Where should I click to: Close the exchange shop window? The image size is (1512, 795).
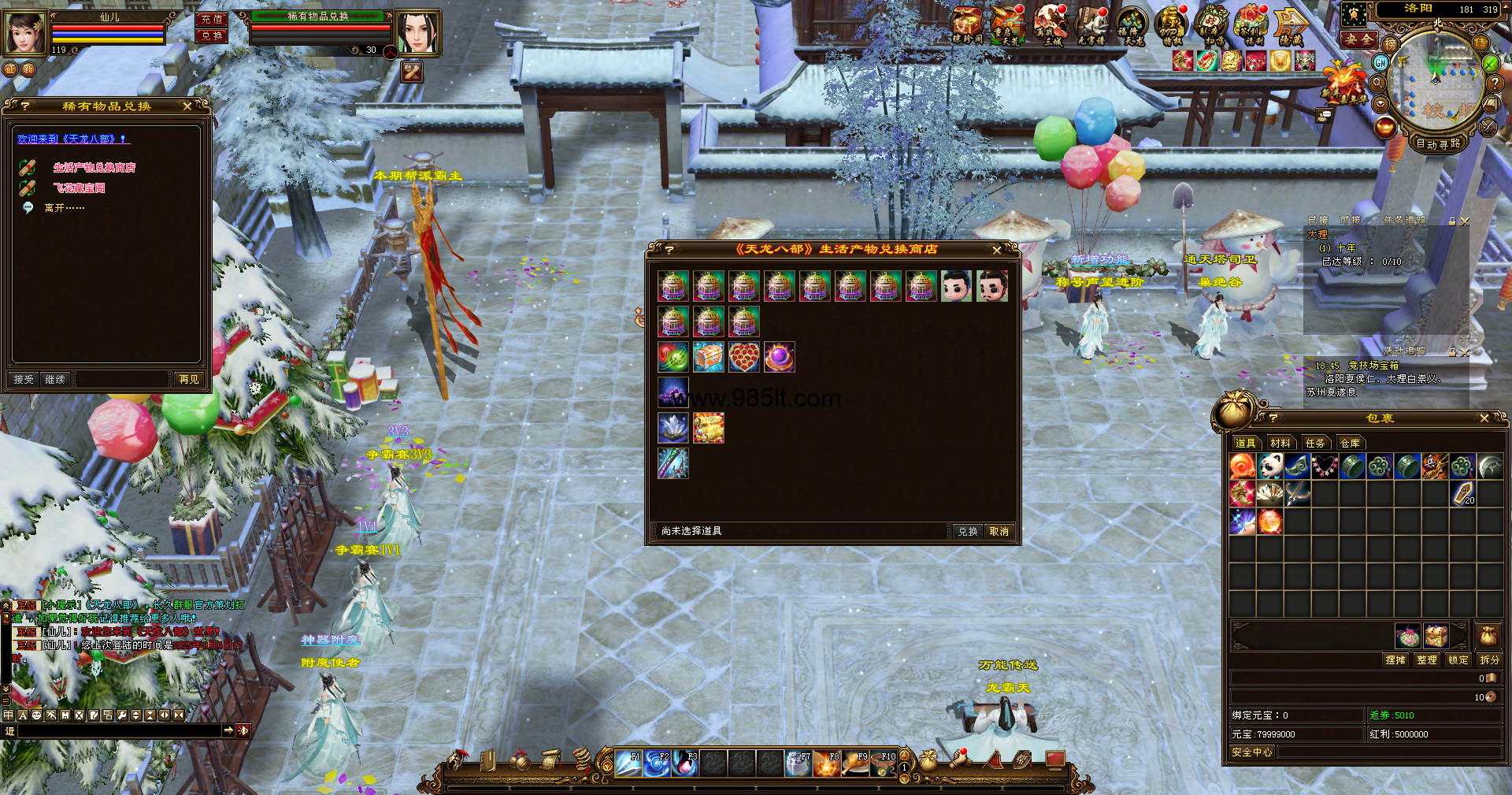(997, 250)
